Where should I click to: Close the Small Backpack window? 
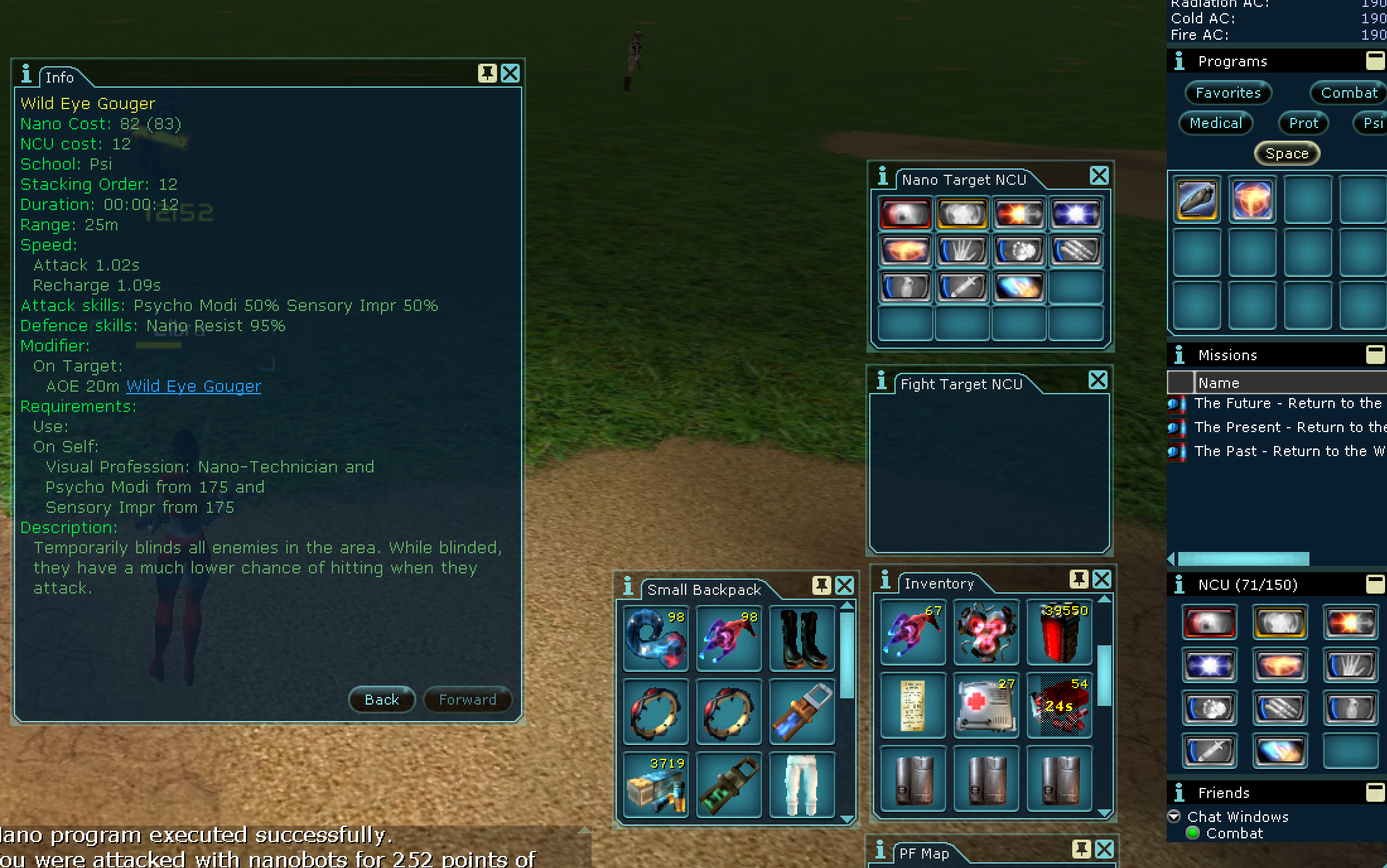[x=844, y=586]
